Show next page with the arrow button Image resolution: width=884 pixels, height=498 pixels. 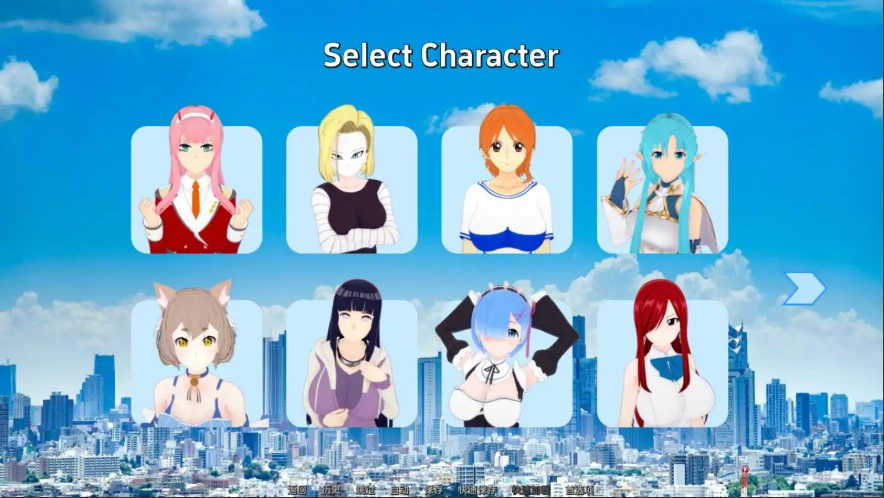(x=803, y=289)
